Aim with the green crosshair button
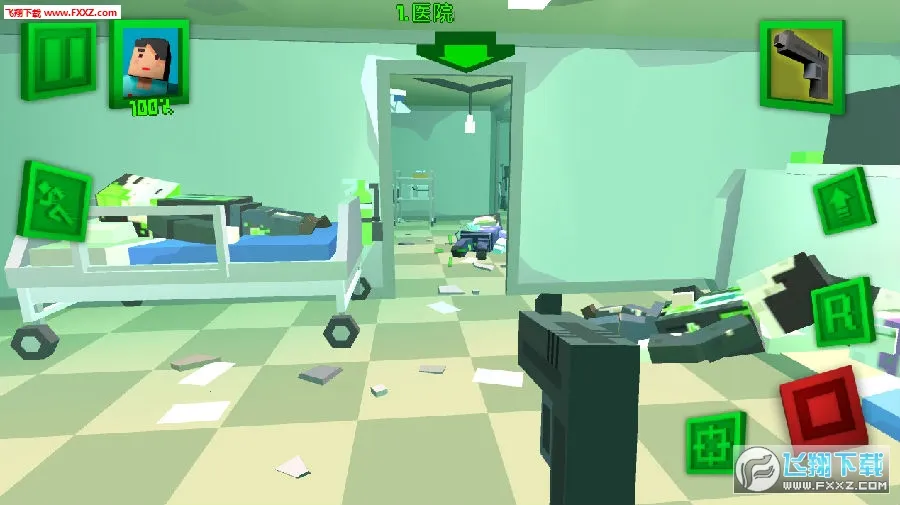 (714, 440)
